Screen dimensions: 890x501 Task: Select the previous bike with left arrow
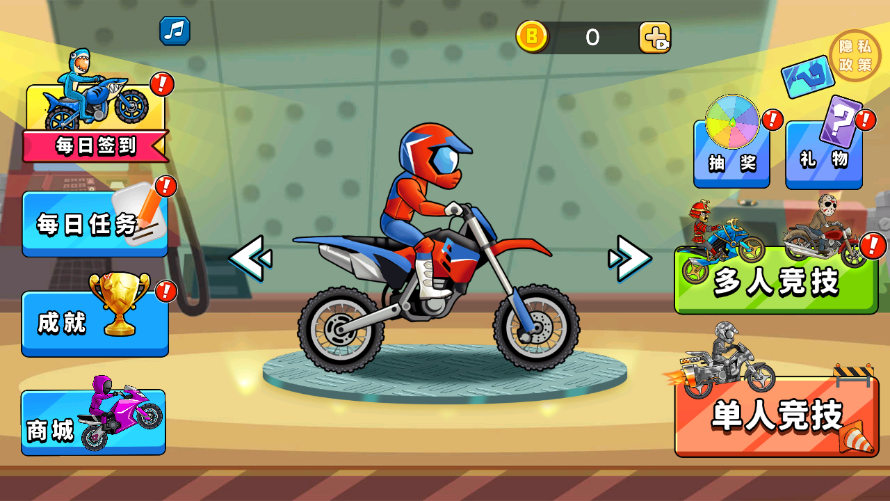(250, 260)
